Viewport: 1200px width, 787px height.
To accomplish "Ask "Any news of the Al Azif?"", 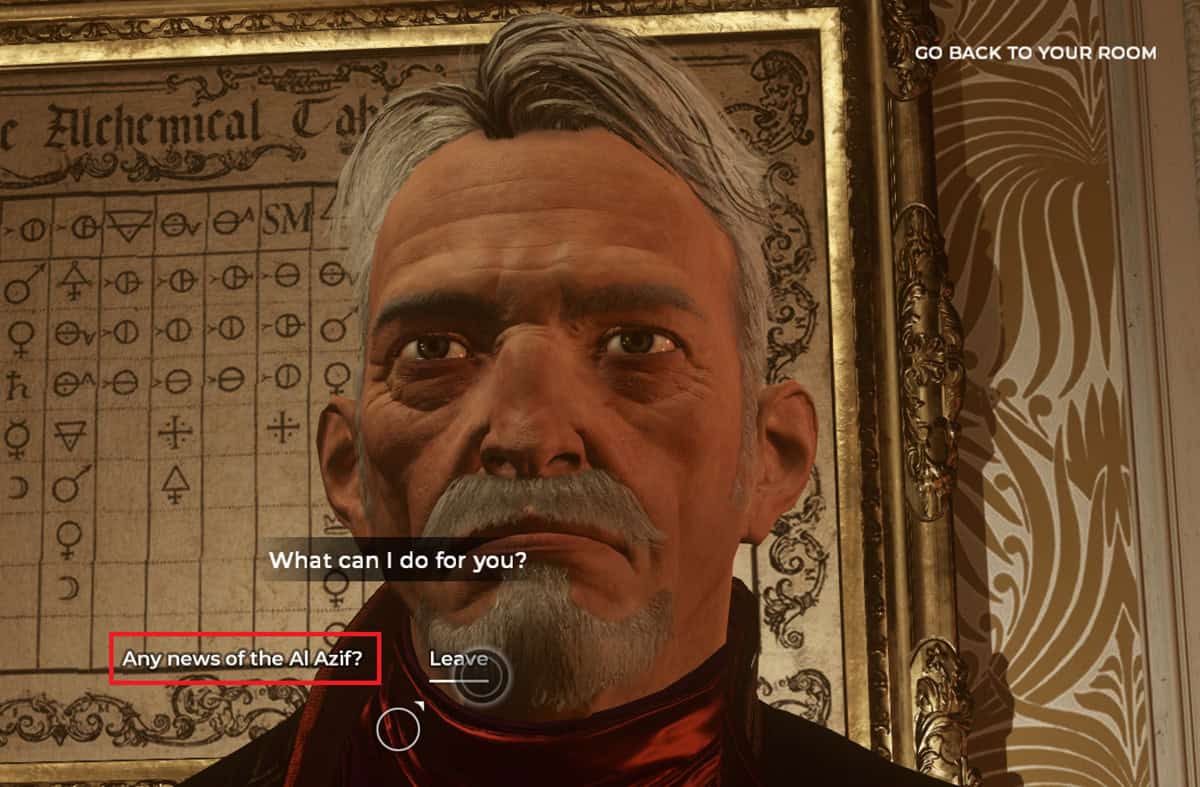I will tap(243, 659).
